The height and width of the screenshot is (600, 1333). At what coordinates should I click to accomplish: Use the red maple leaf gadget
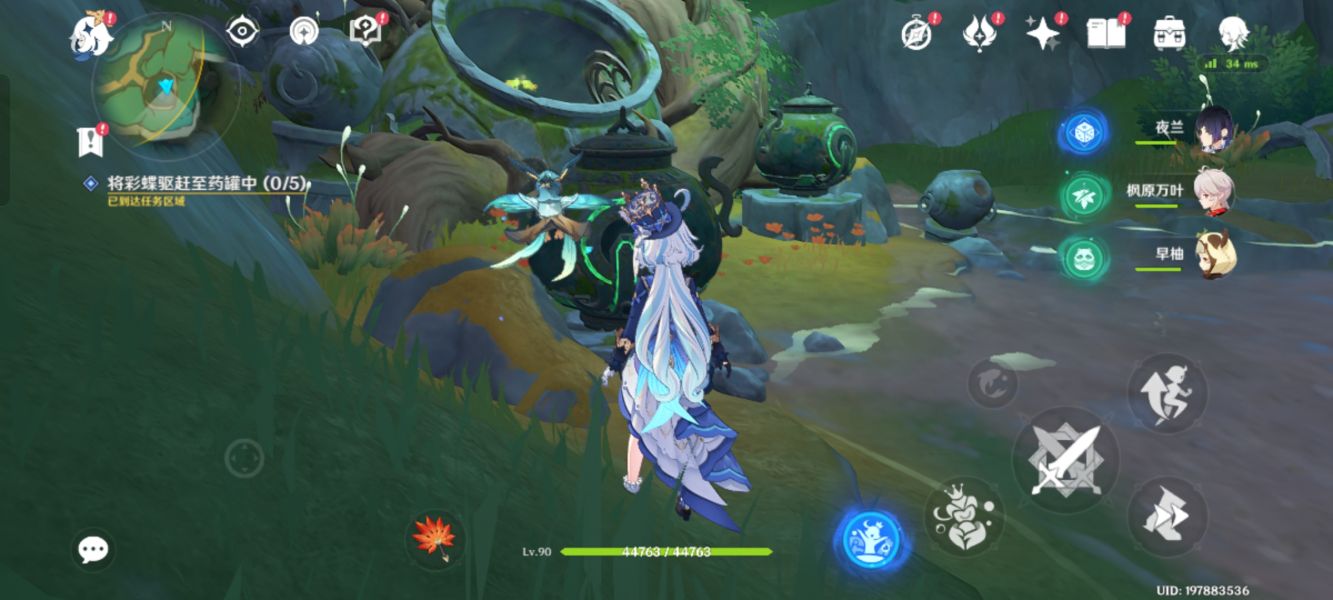[x=435, y=538]
